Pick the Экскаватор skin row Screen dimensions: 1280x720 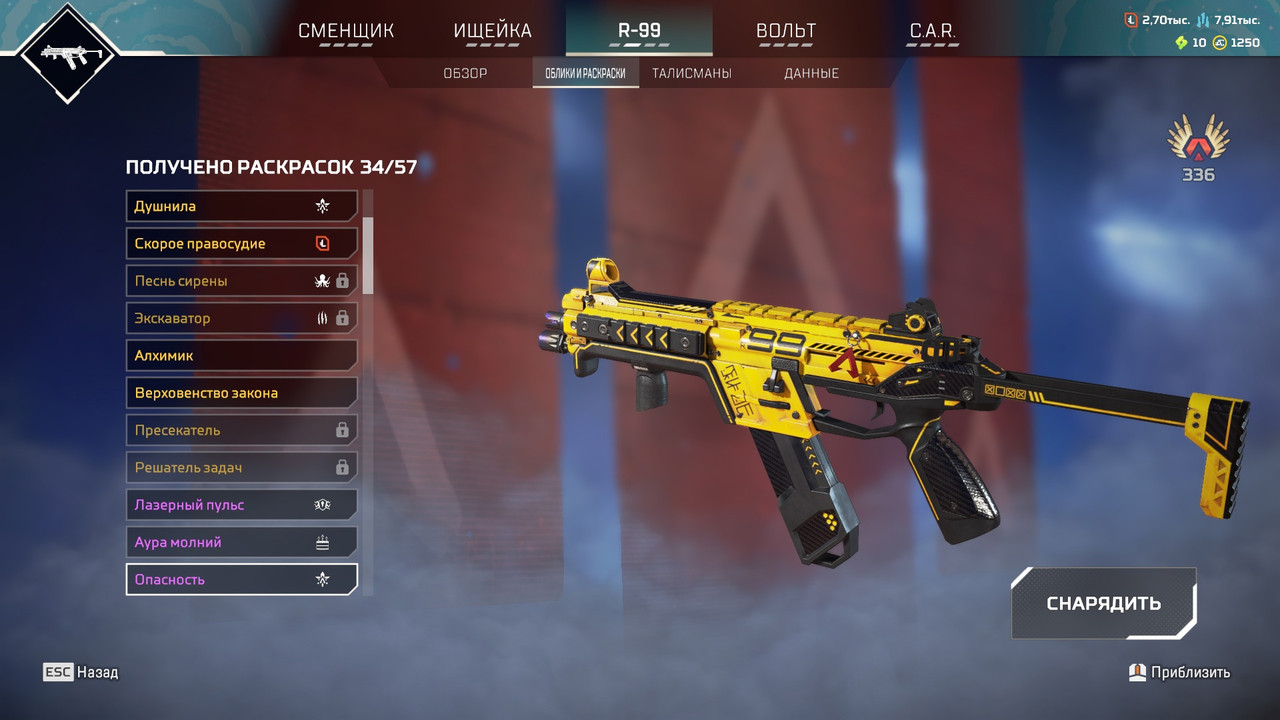242,318
